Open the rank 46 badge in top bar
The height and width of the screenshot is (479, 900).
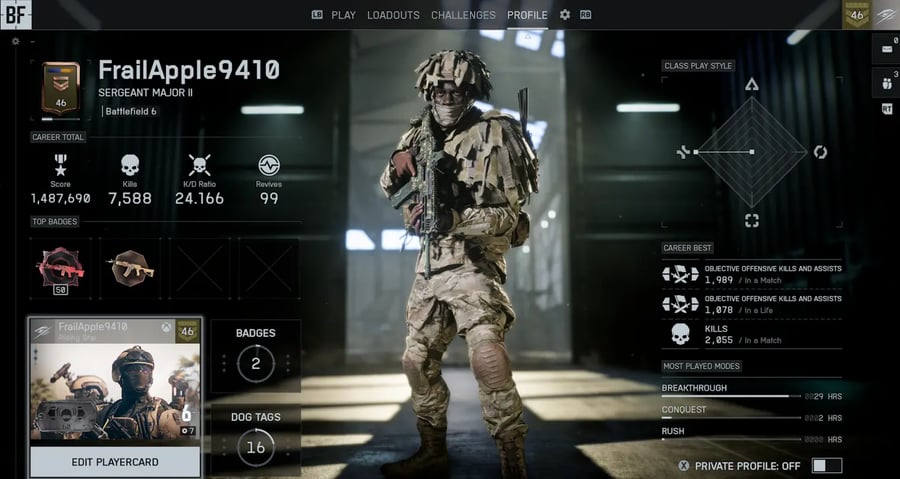coord(856,14)
